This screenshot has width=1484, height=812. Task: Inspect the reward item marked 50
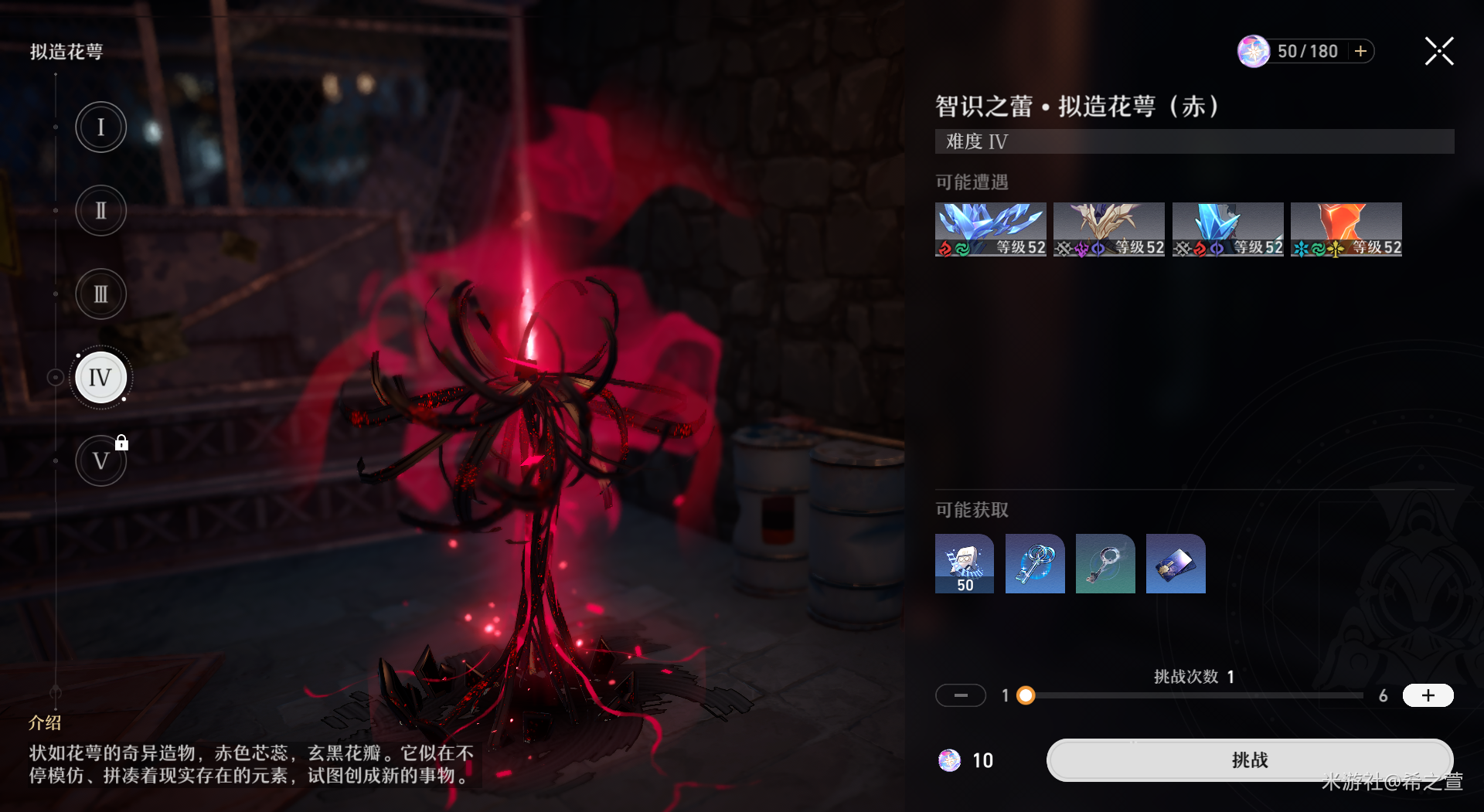(x=965, y=563)
